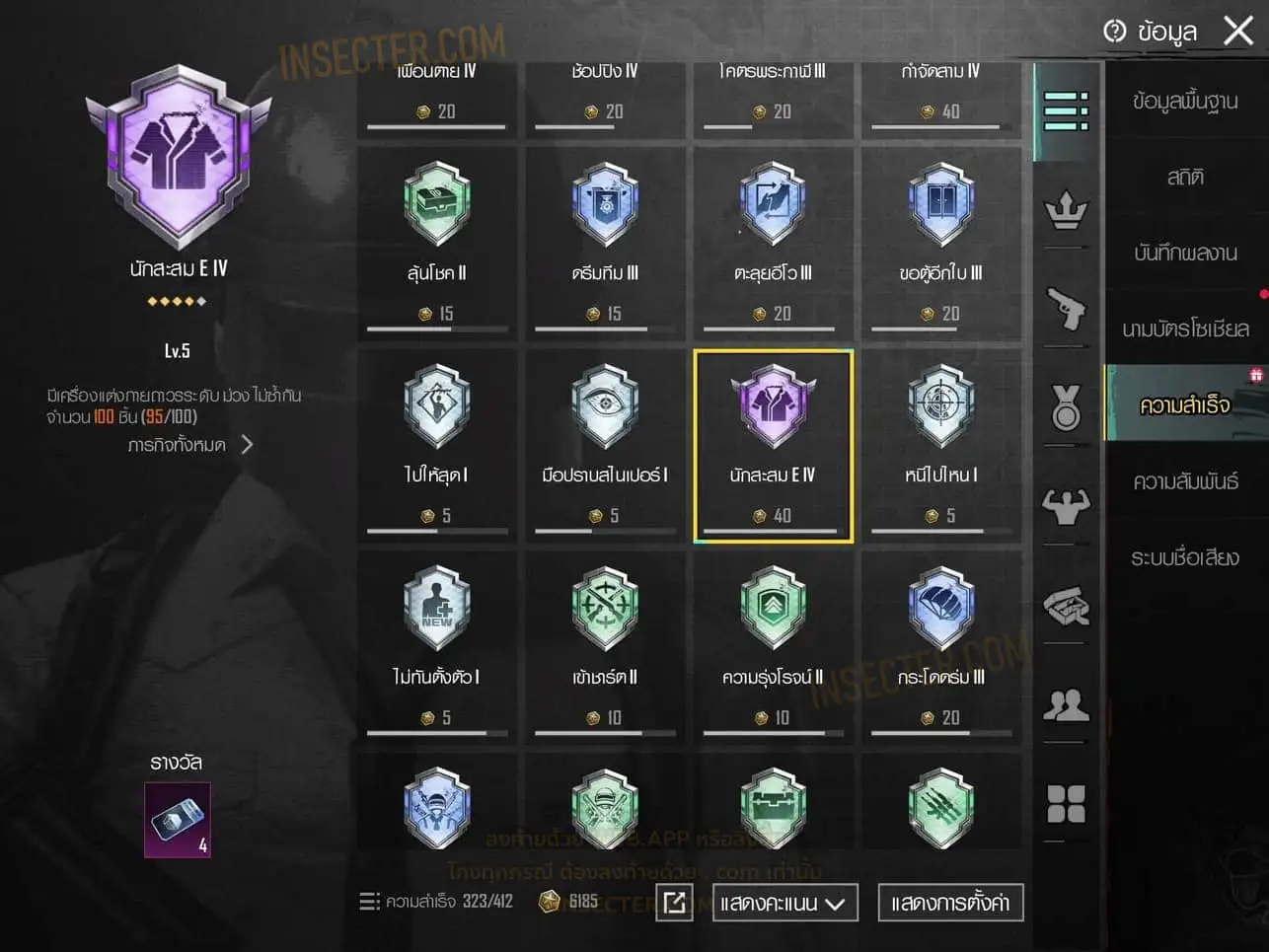Open the กระโดดร่ม III achievement tile
The height and width of the screenshot is (952, 1269).
940,646
